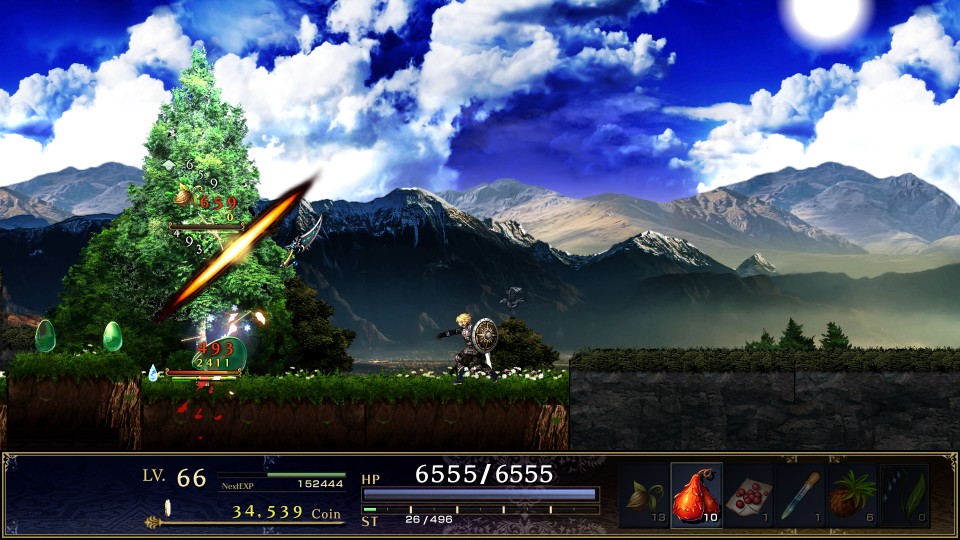Use the red gourd item
The image size is (960, 540).
(x=697, y=495)
